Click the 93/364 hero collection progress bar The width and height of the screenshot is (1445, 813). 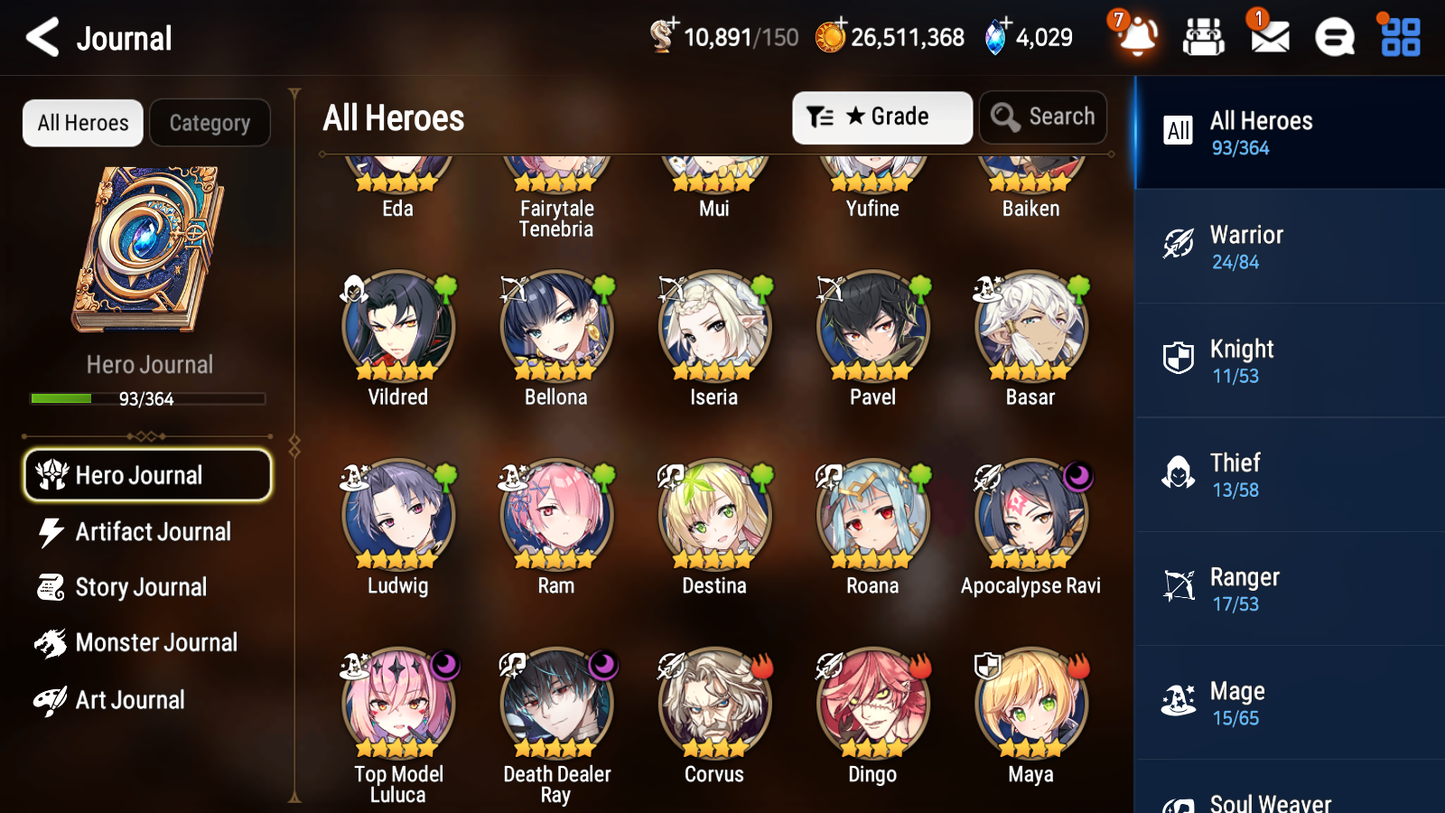click(x=148, y=398)
